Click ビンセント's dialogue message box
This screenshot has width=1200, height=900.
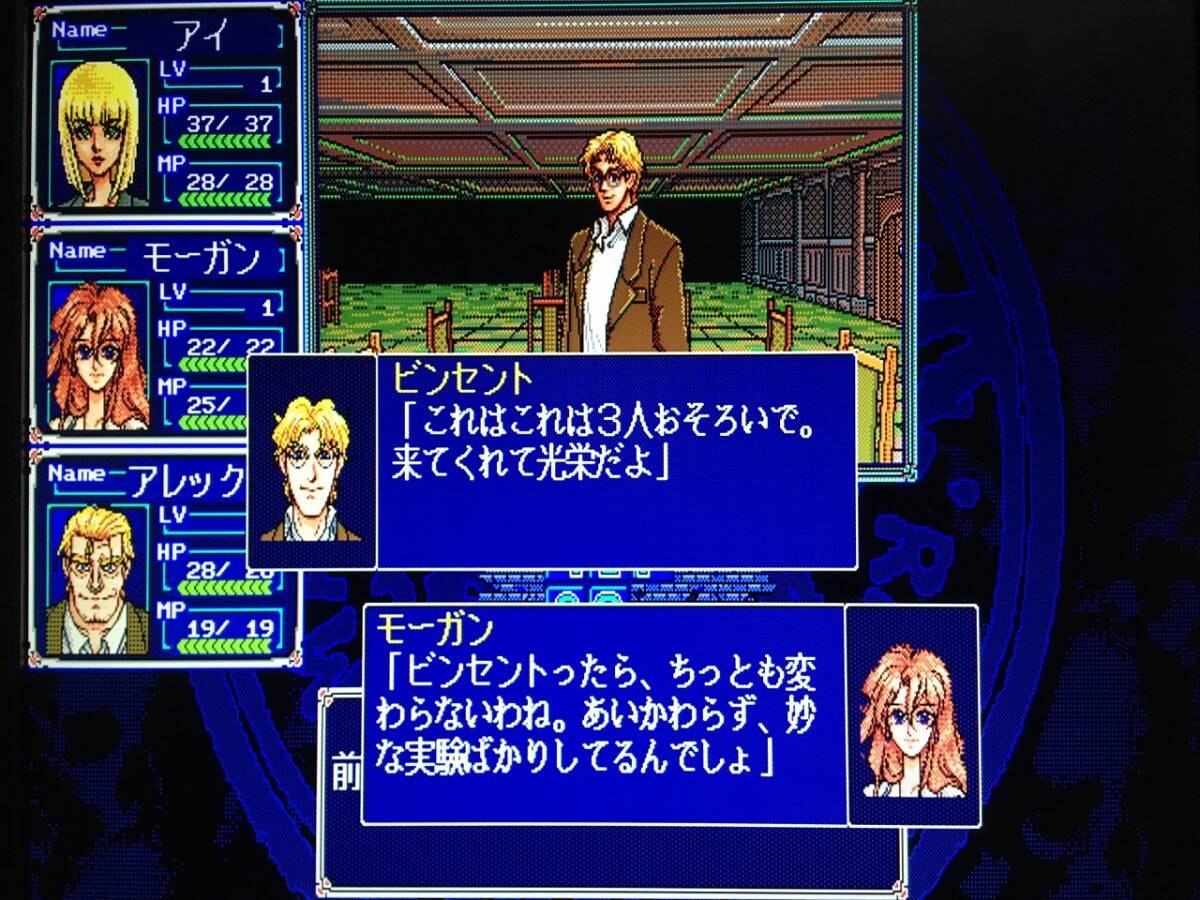pos(616,461)
